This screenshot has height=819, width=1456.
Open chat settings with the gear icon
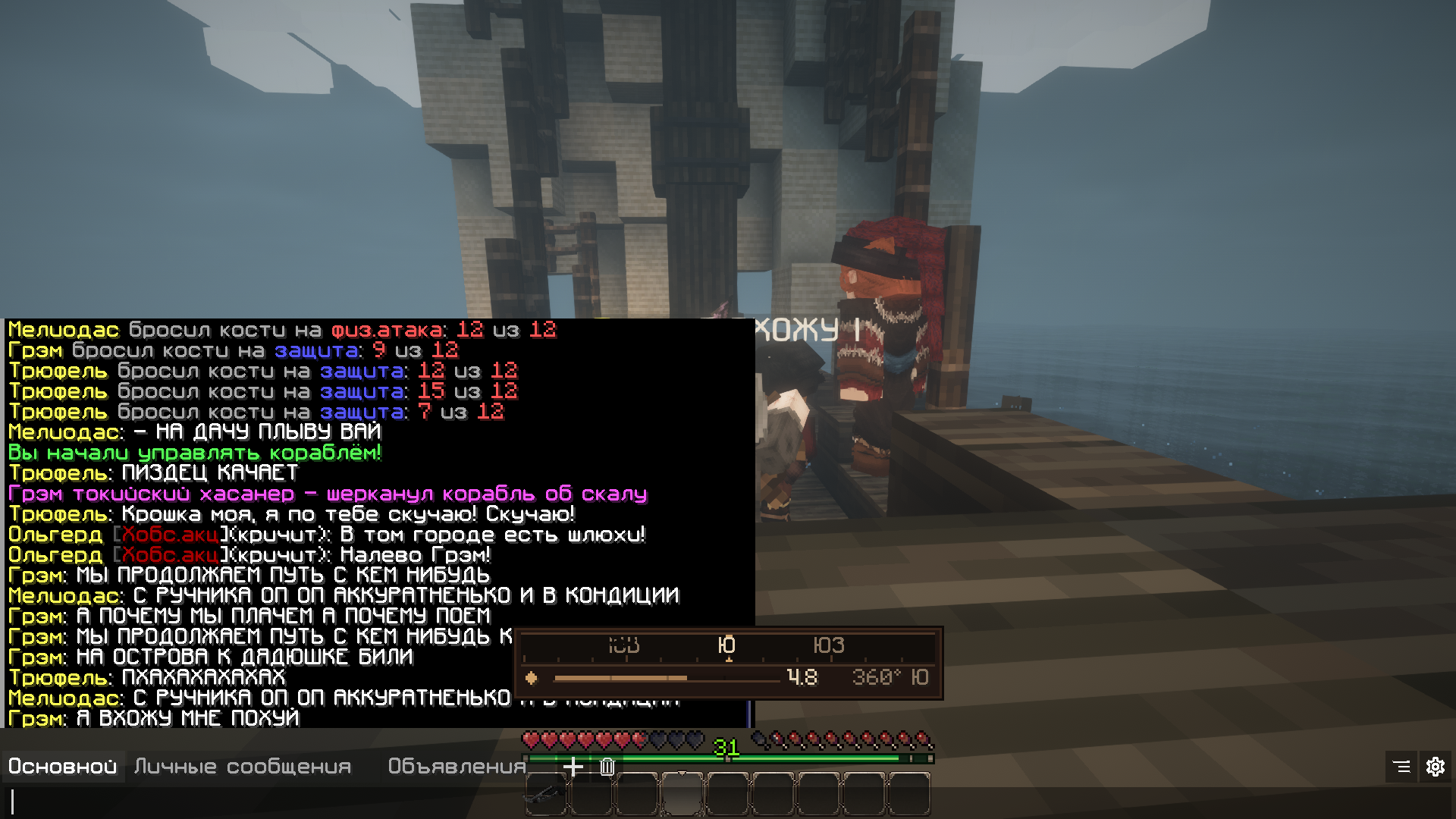(1435, 767)
